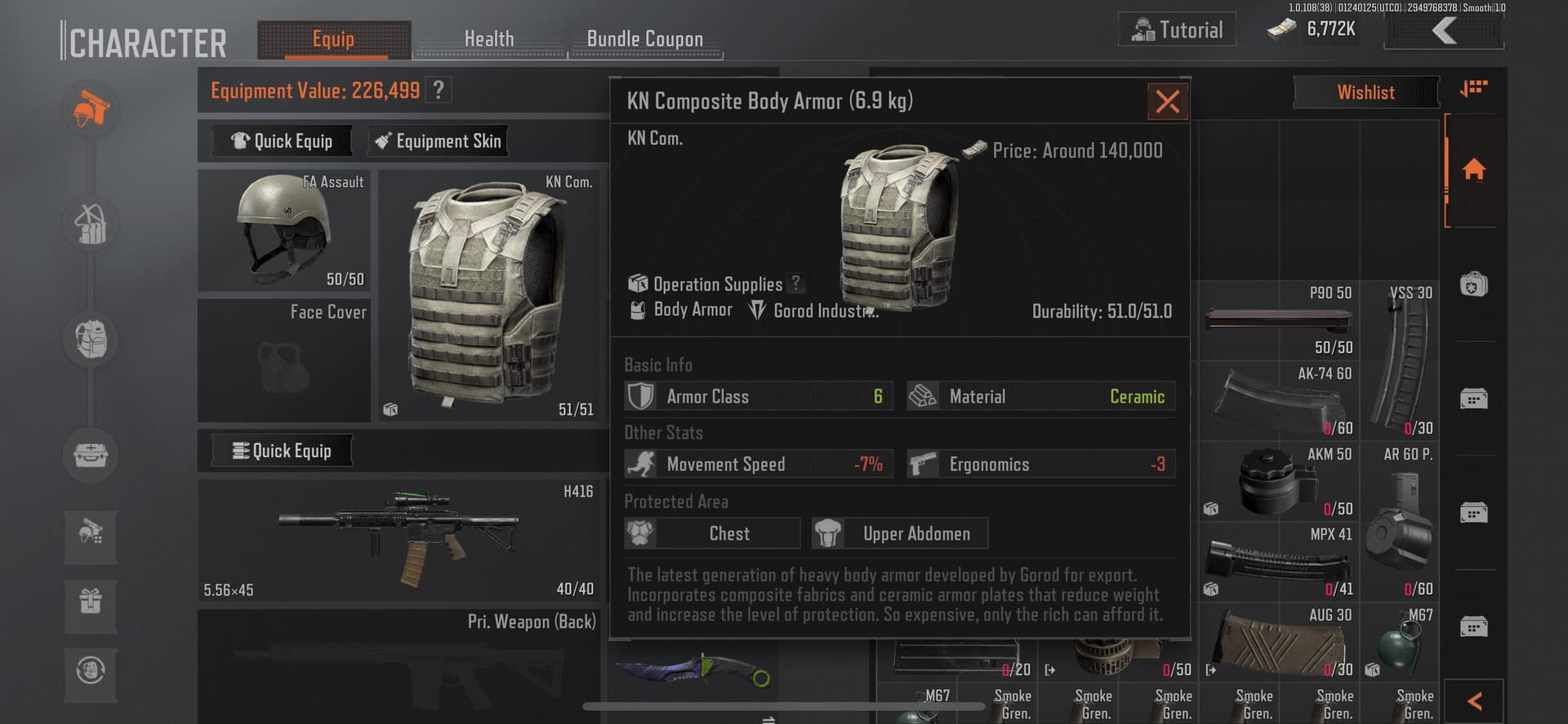
Task: Open the Bundle Coupon tab
Action: coord(644,39)
